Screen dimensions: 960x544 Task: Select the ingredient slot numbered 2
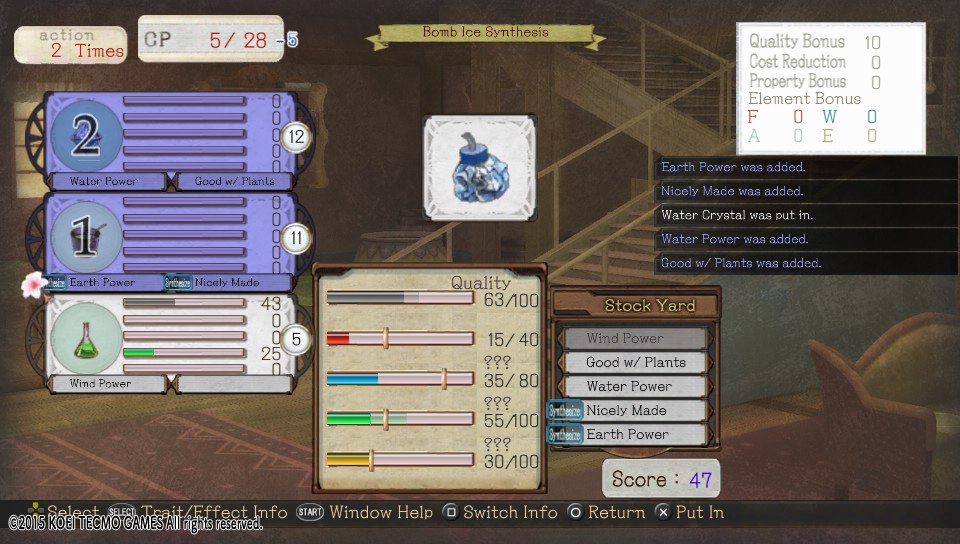pos(86,137)
